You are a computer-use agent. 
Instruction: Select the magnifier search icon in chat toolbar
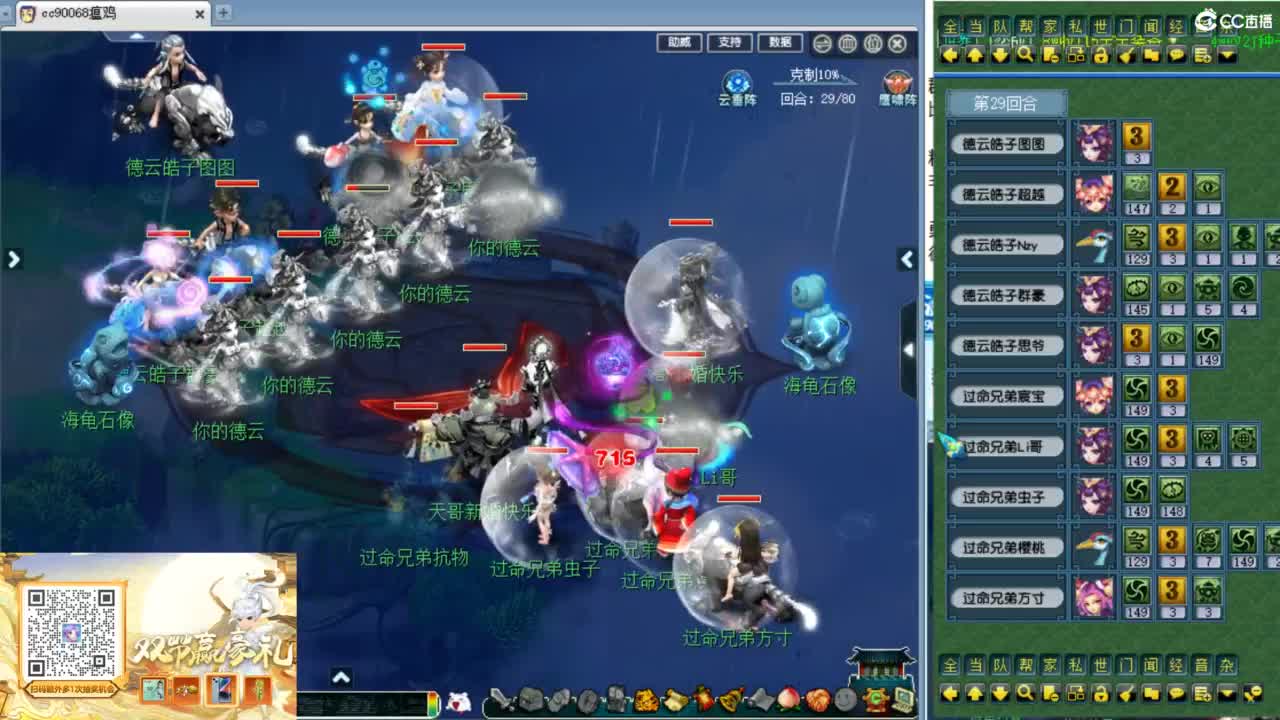(1024, 55)
